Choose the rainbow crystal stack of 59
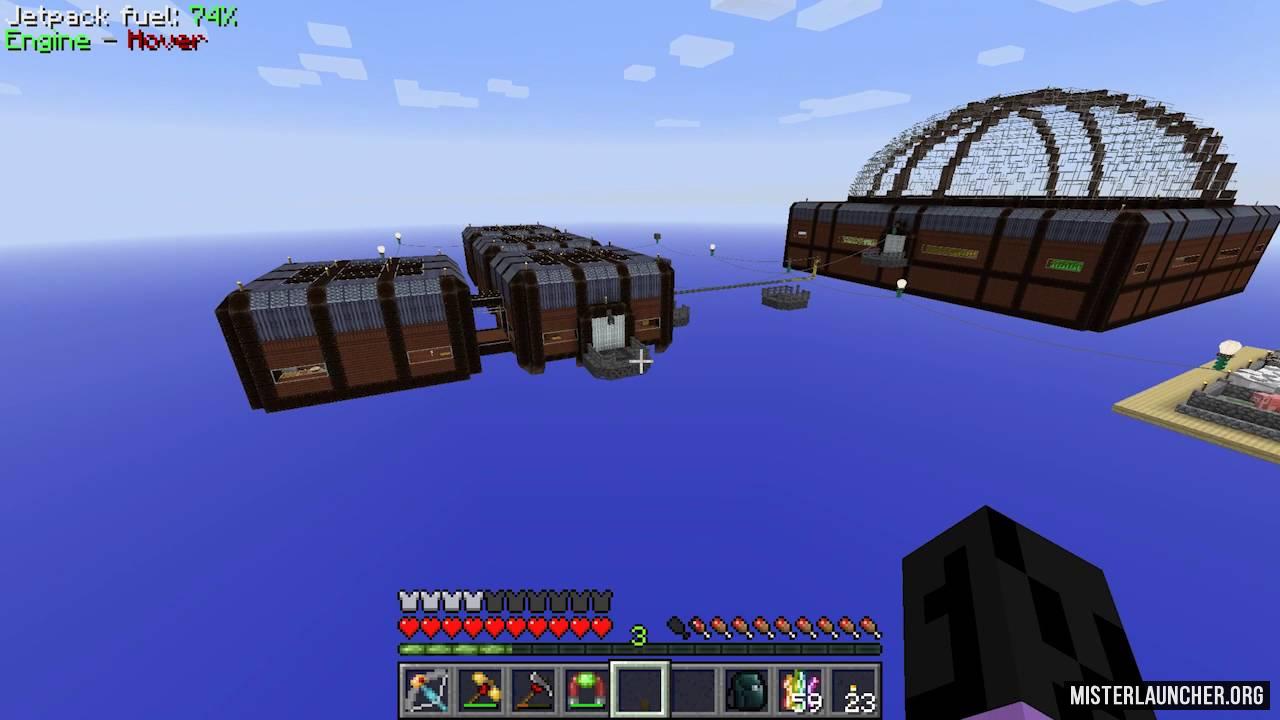 pyautogui.click(x=801, y=691)
